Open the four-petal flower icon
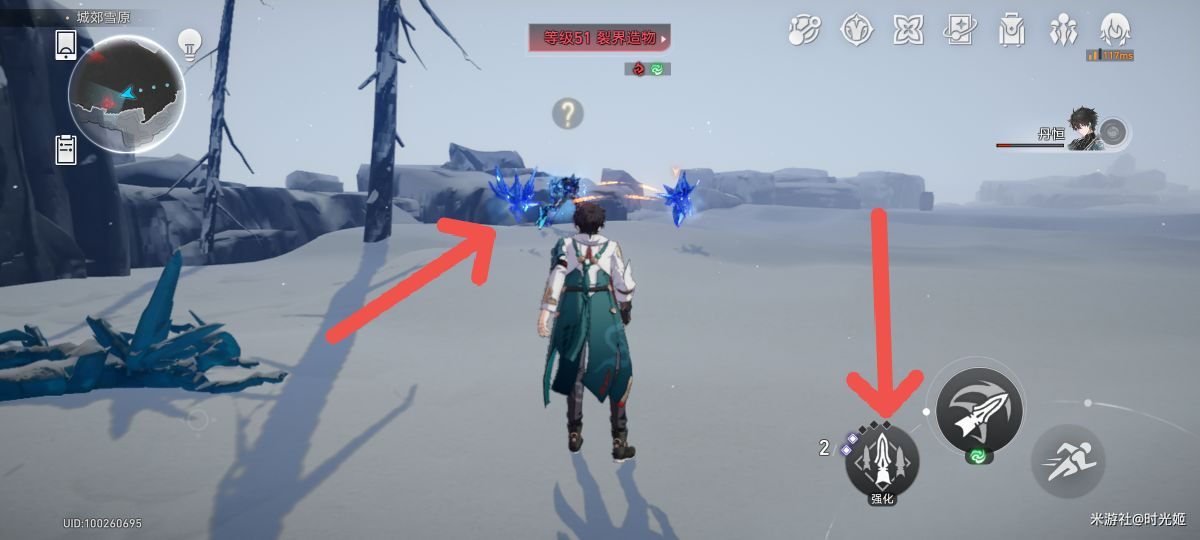The image size is (1200, 540). 908,30
